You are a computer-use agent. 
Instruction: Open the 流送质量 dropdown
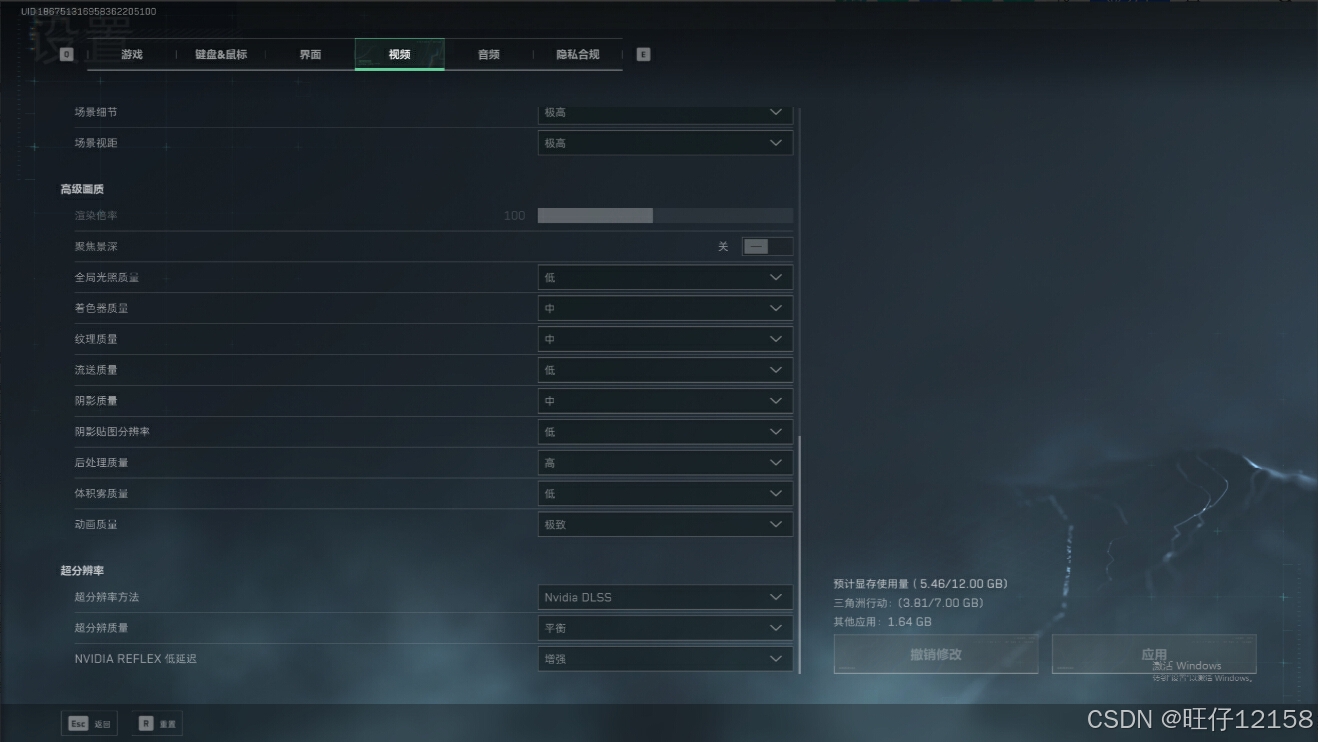(665, 371)
